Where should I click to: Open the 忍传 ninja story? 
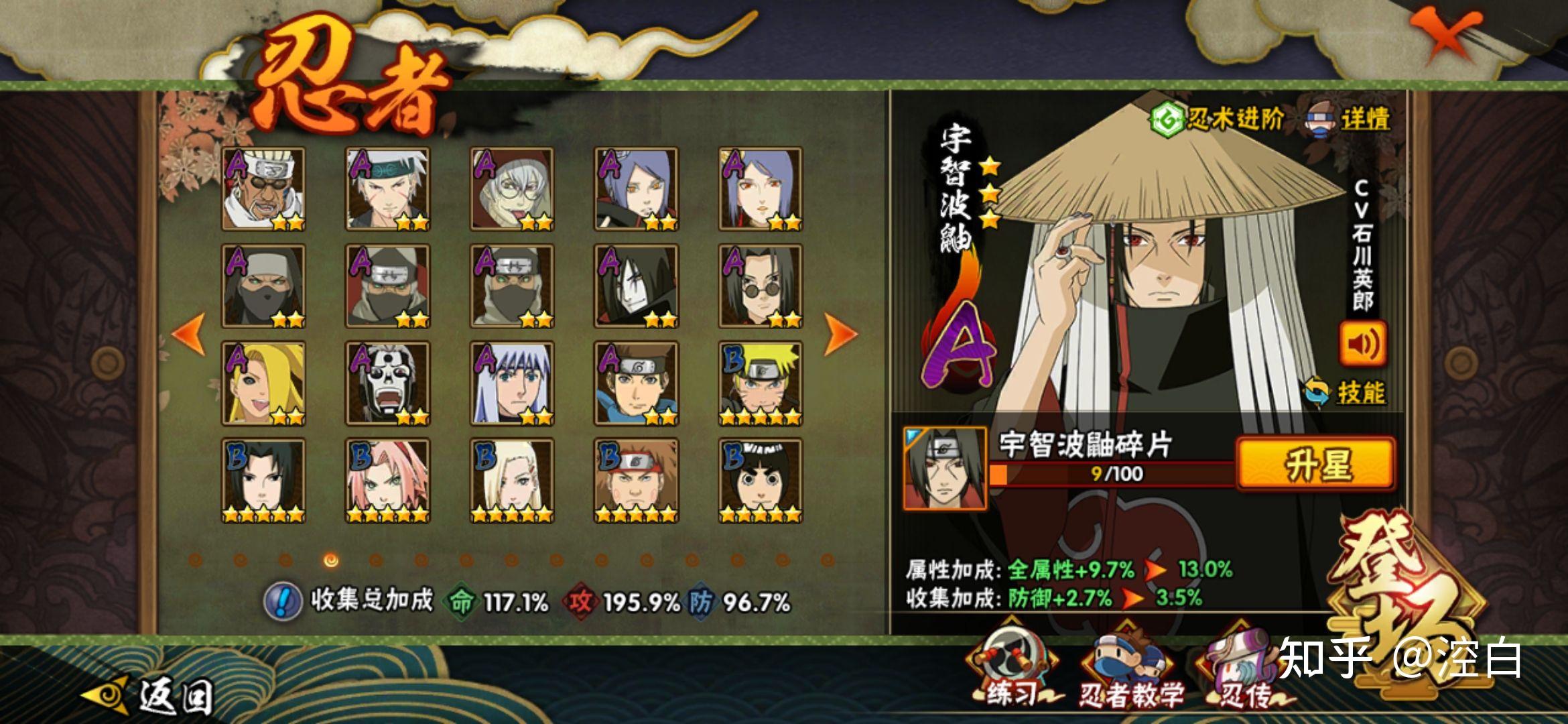point(1242,670)
